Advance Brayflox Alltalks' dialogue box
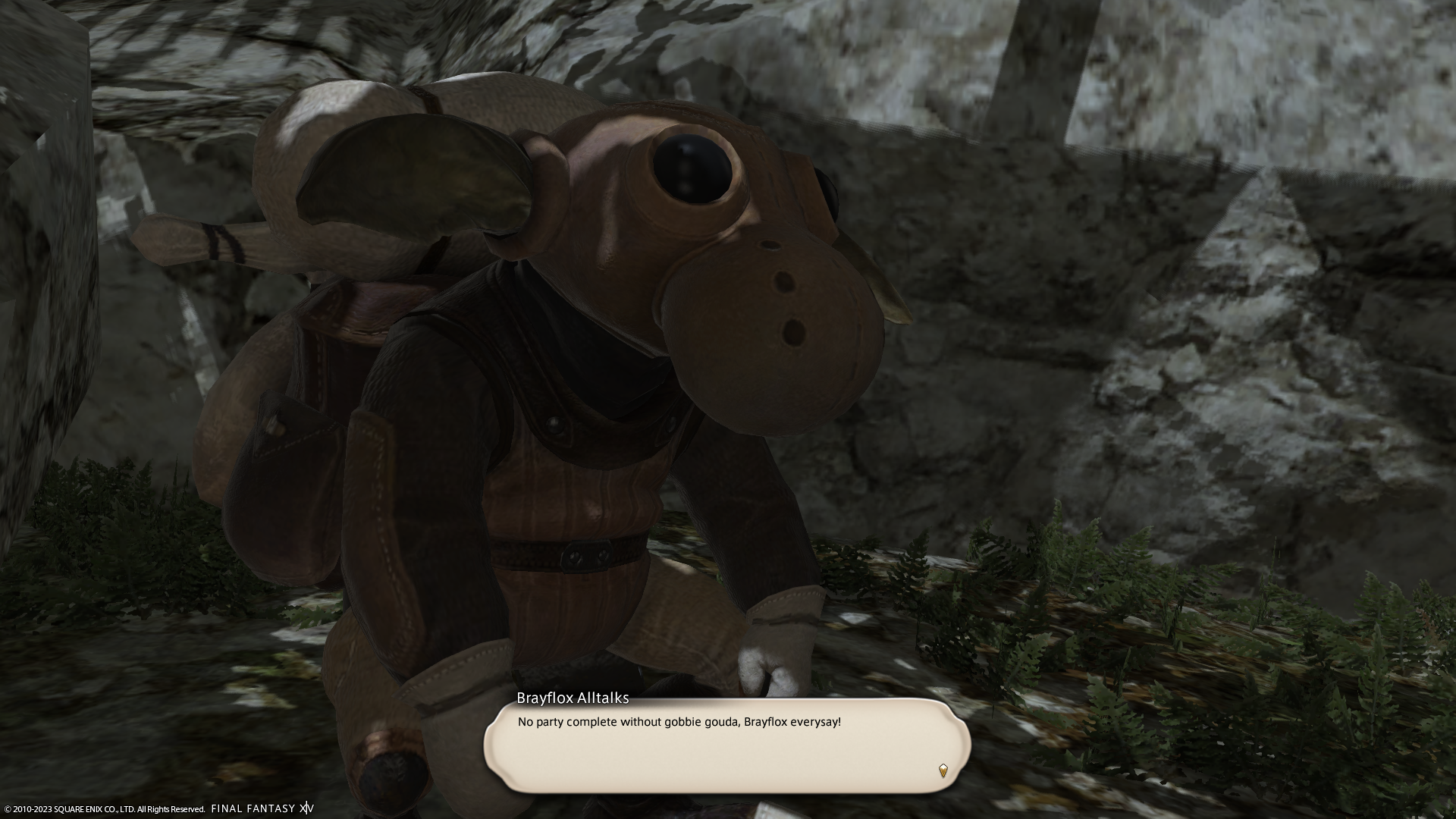The width and height of the screenshot is (1456, 819). [726, 746]
